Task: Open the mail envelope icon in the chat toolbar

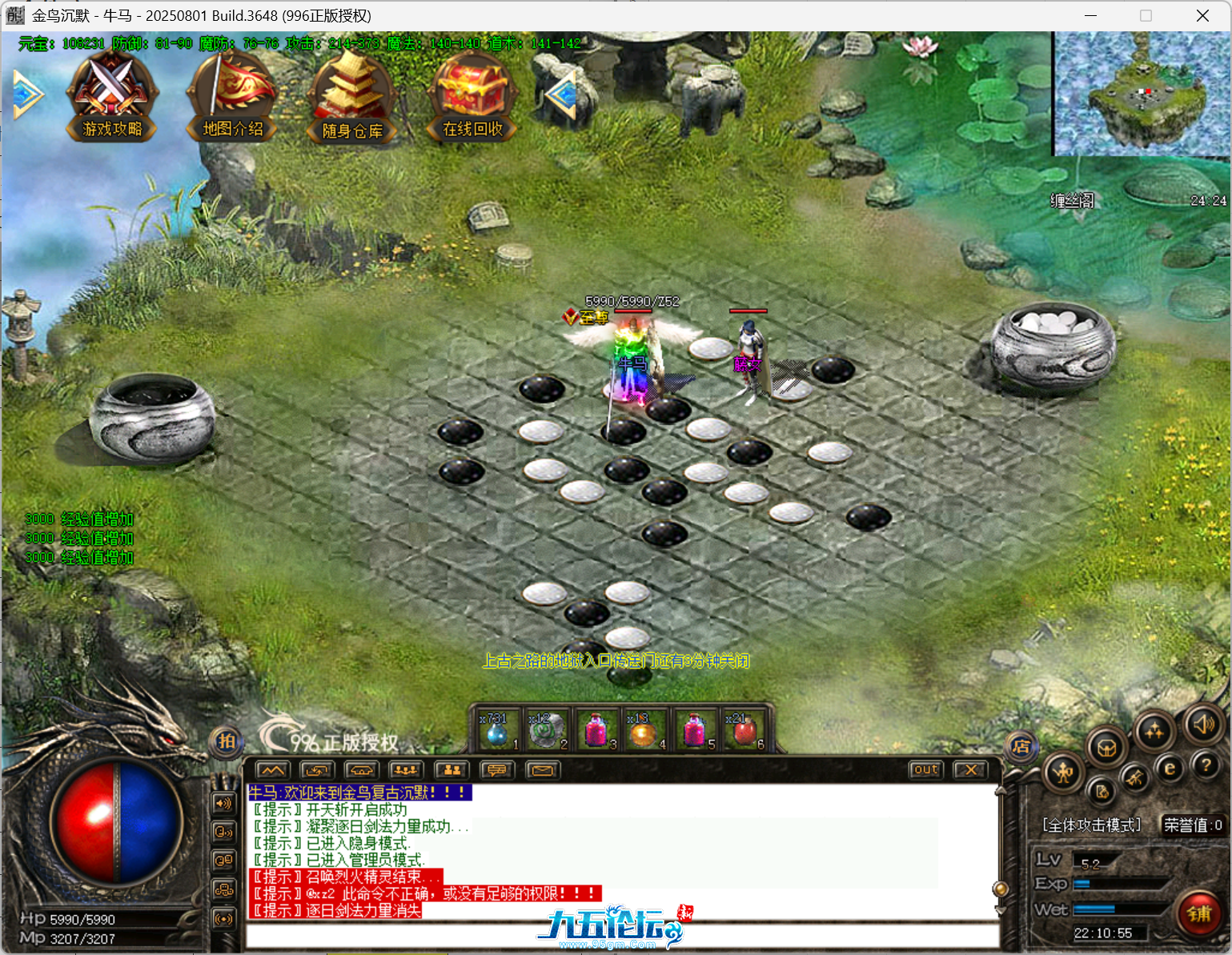Action: pos(543,770)
